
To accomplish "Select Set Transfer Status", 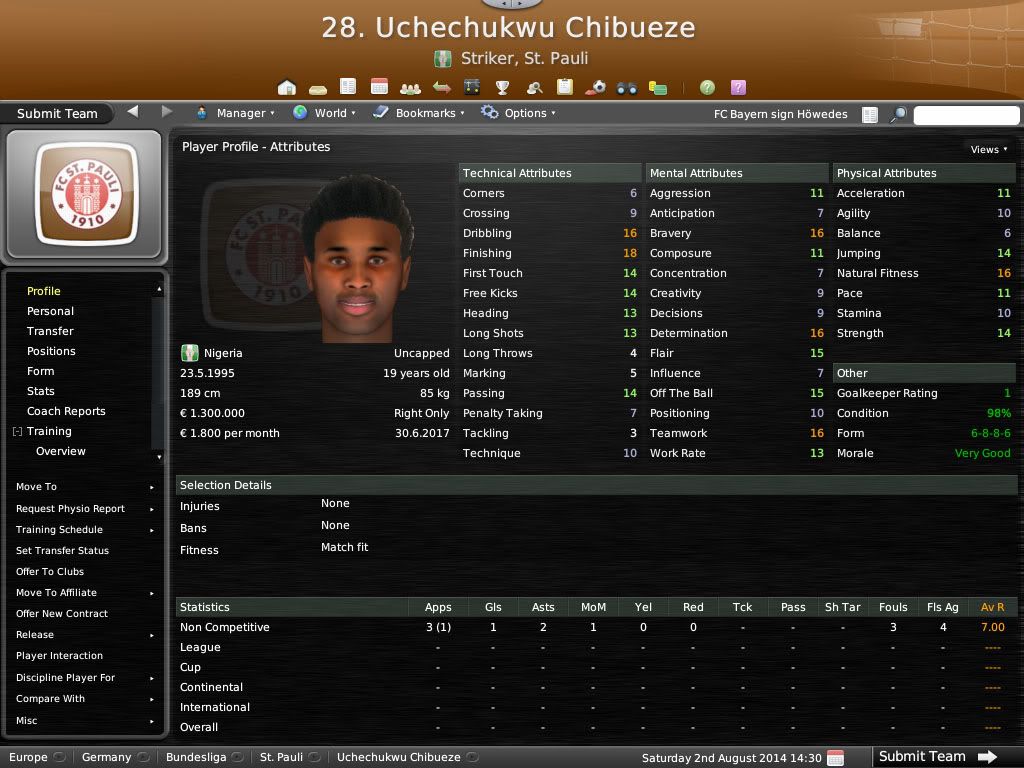I will coord(62,551).
